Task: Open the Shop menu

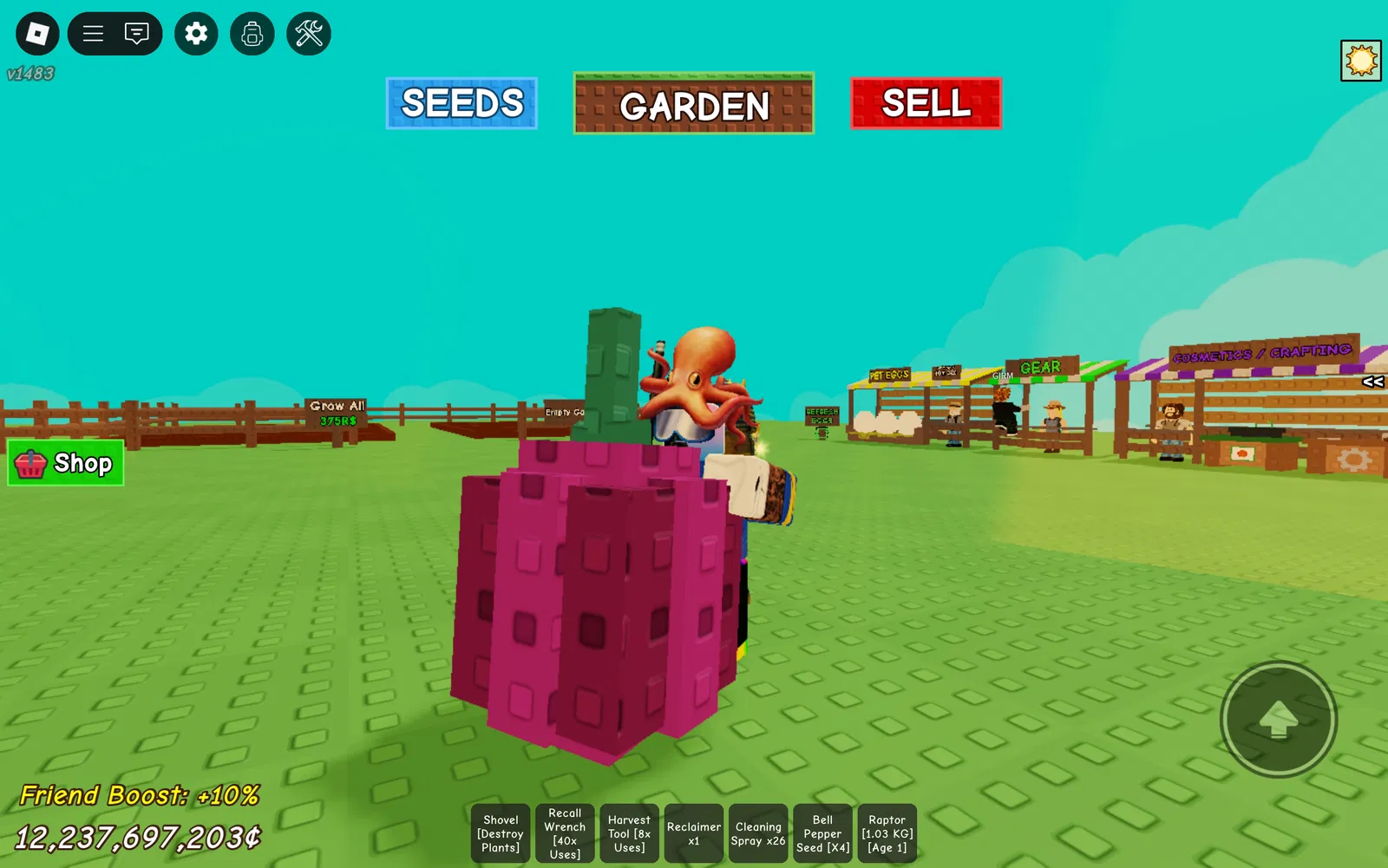Action: point(66,463)
